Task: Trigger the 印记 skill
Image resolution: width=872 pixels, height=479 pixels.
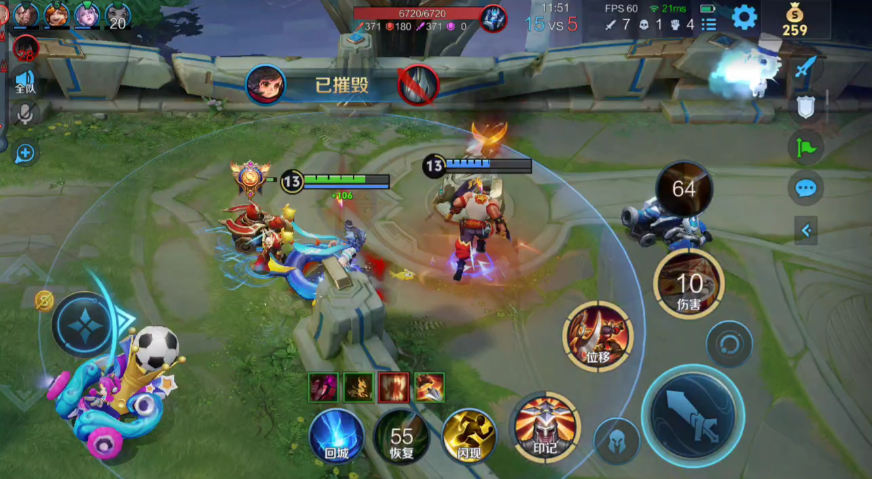Action: [x=546, y=427]
